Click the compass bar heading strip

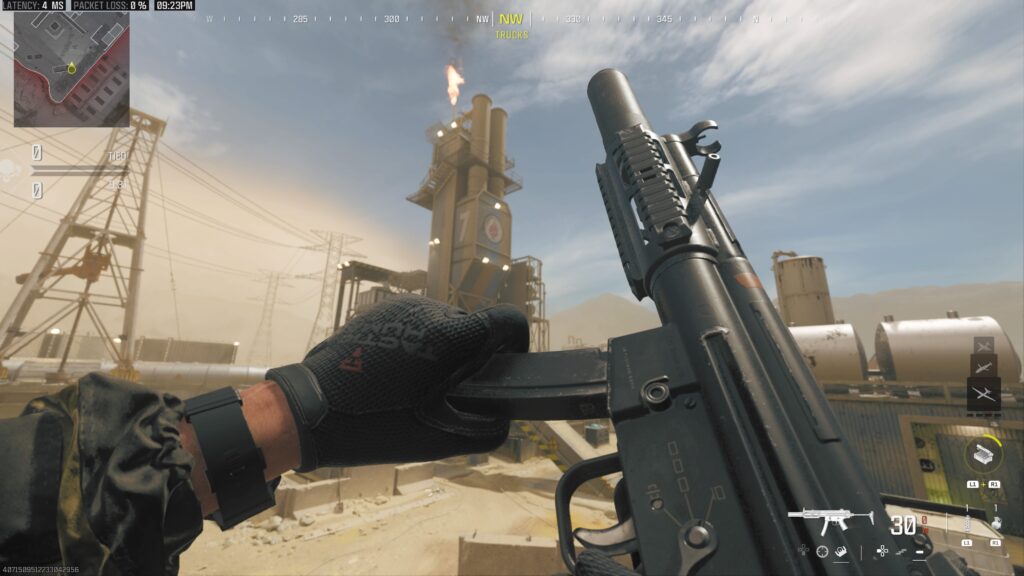pos(512,18)
